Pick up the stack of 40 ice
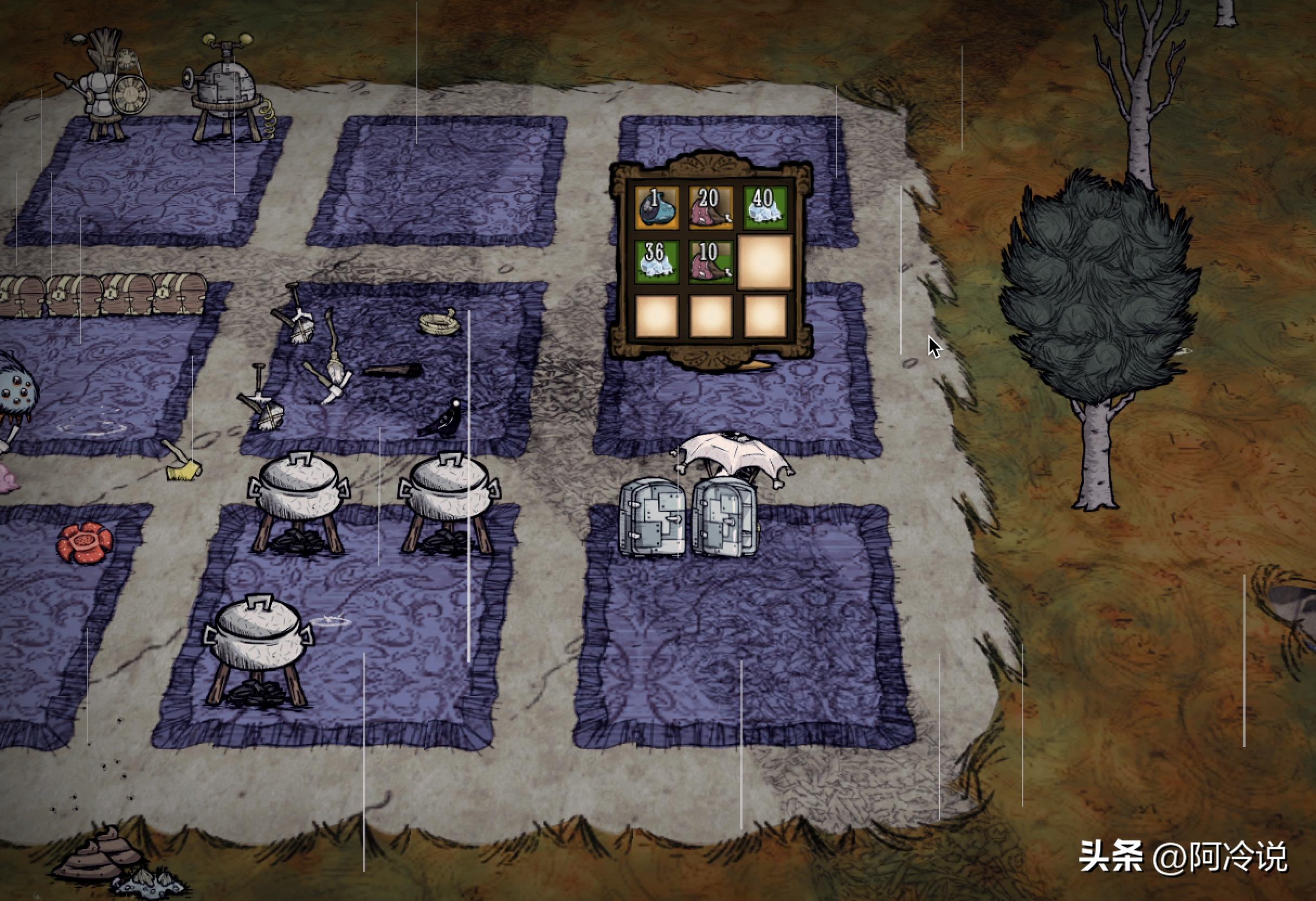This screenshot has width=1316, height=901. pyautogui.click(x=764, y=208)
